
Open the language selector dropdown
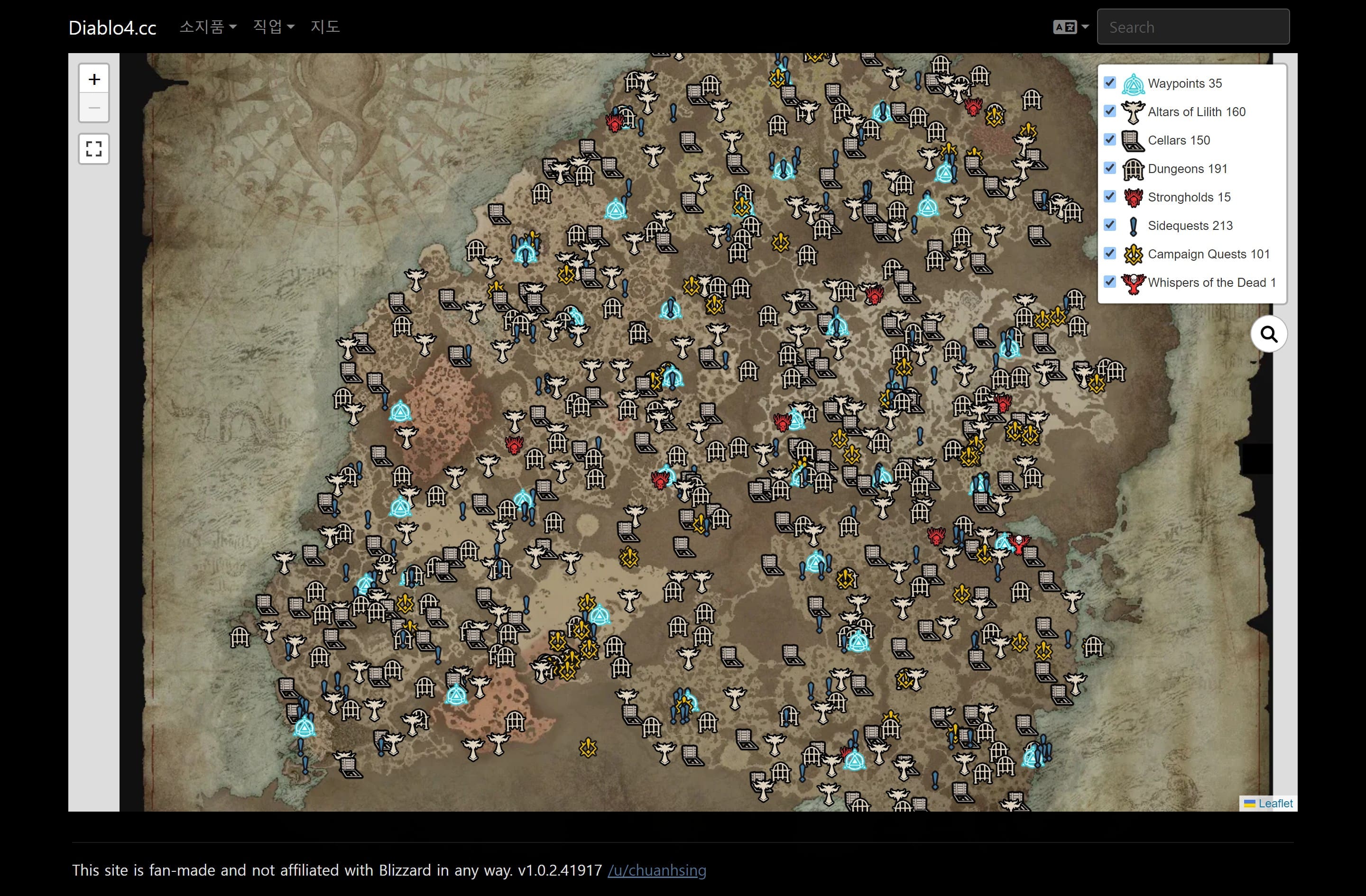pos(1069,27)
